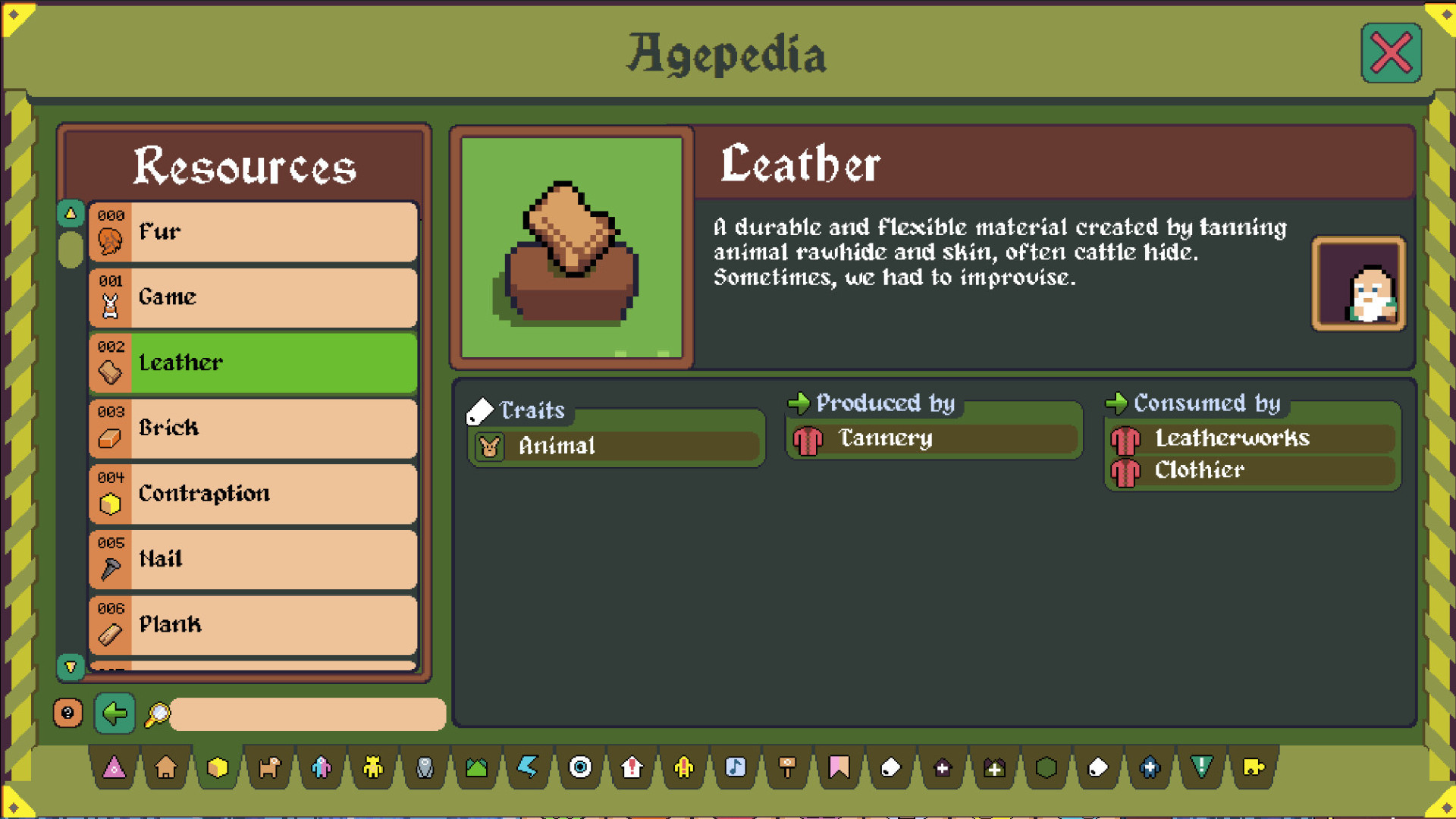Screen dimensions: 1456x819
Task: Switch to the pink triangle category tab
Action: point(114,768)
